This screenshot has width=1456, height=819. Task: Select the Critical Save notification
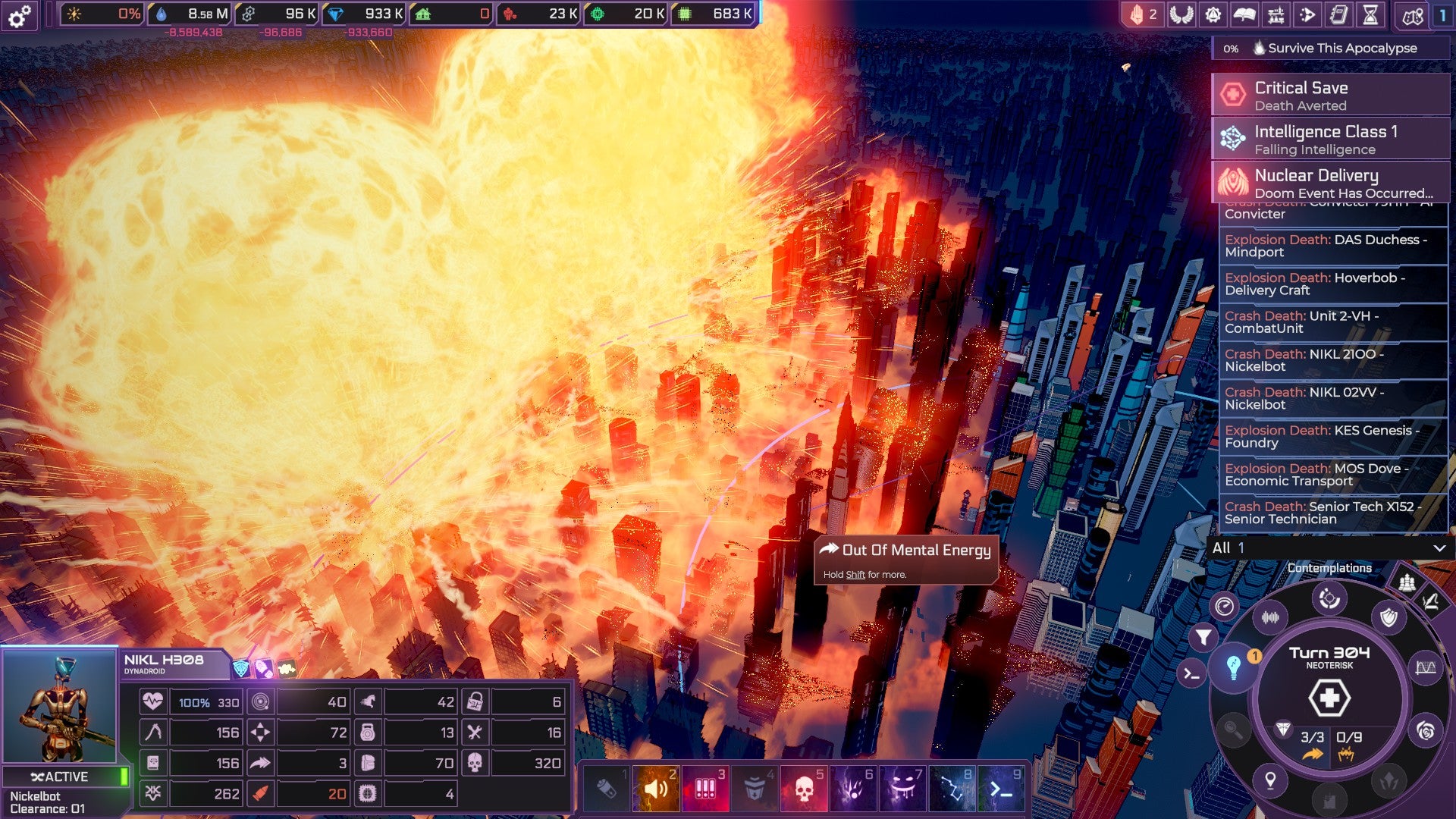(1330, 95)
